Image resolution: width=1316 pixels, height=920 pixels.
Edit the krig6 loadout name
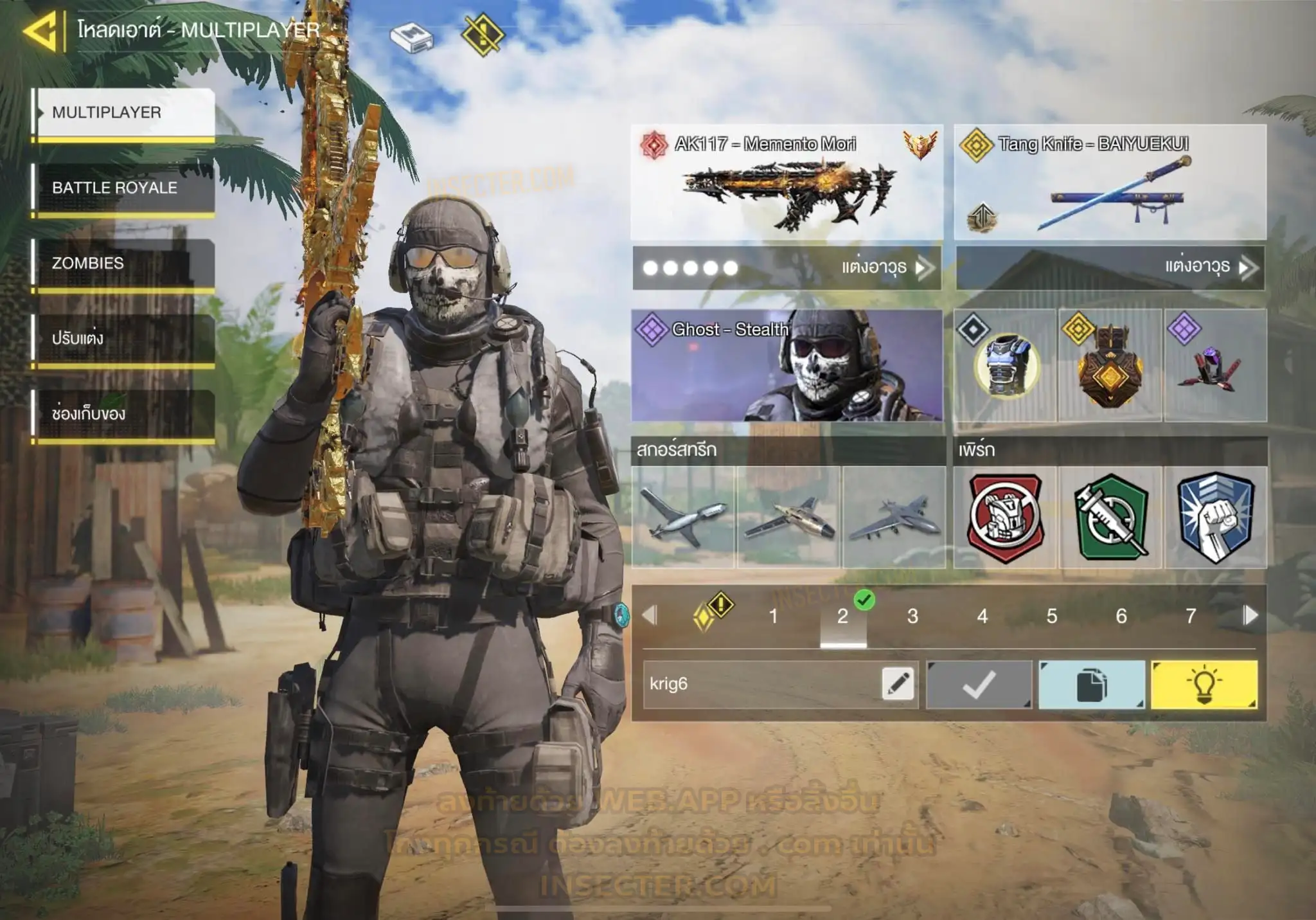pyautogui.click(x=898, y=683)
